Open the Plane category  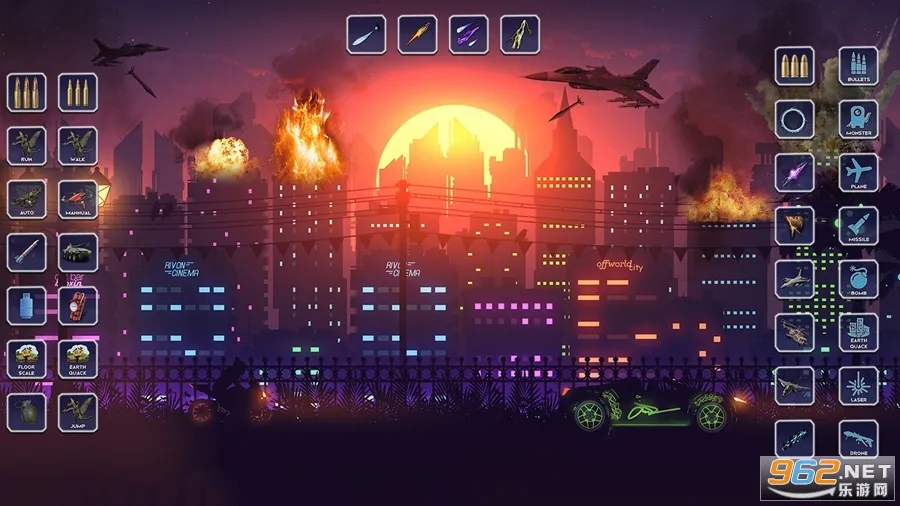858,173
